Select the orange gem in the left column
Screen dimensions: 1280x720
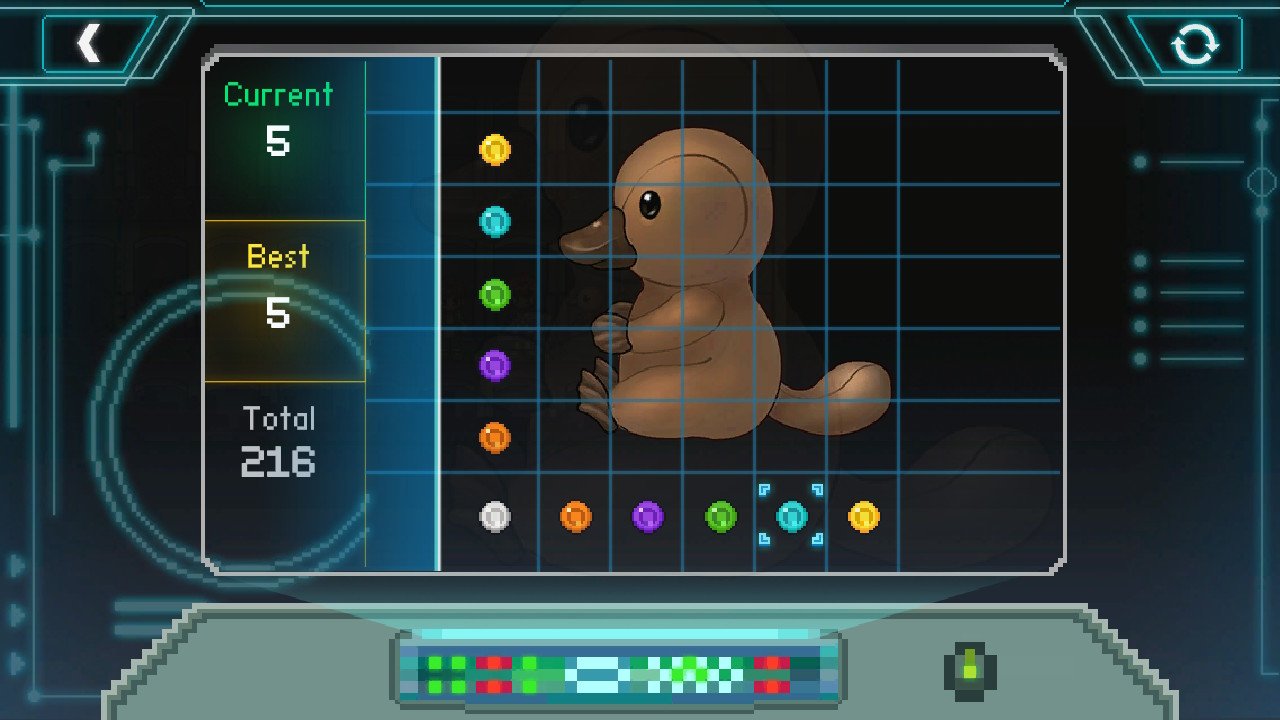(495, 438)
